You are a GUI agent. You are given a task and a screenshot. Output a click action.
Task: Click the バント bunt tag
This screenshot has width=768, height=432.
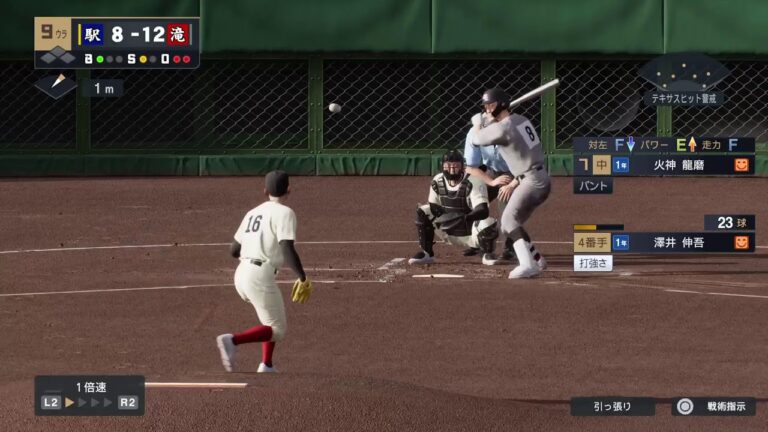[x=592, y=186]
